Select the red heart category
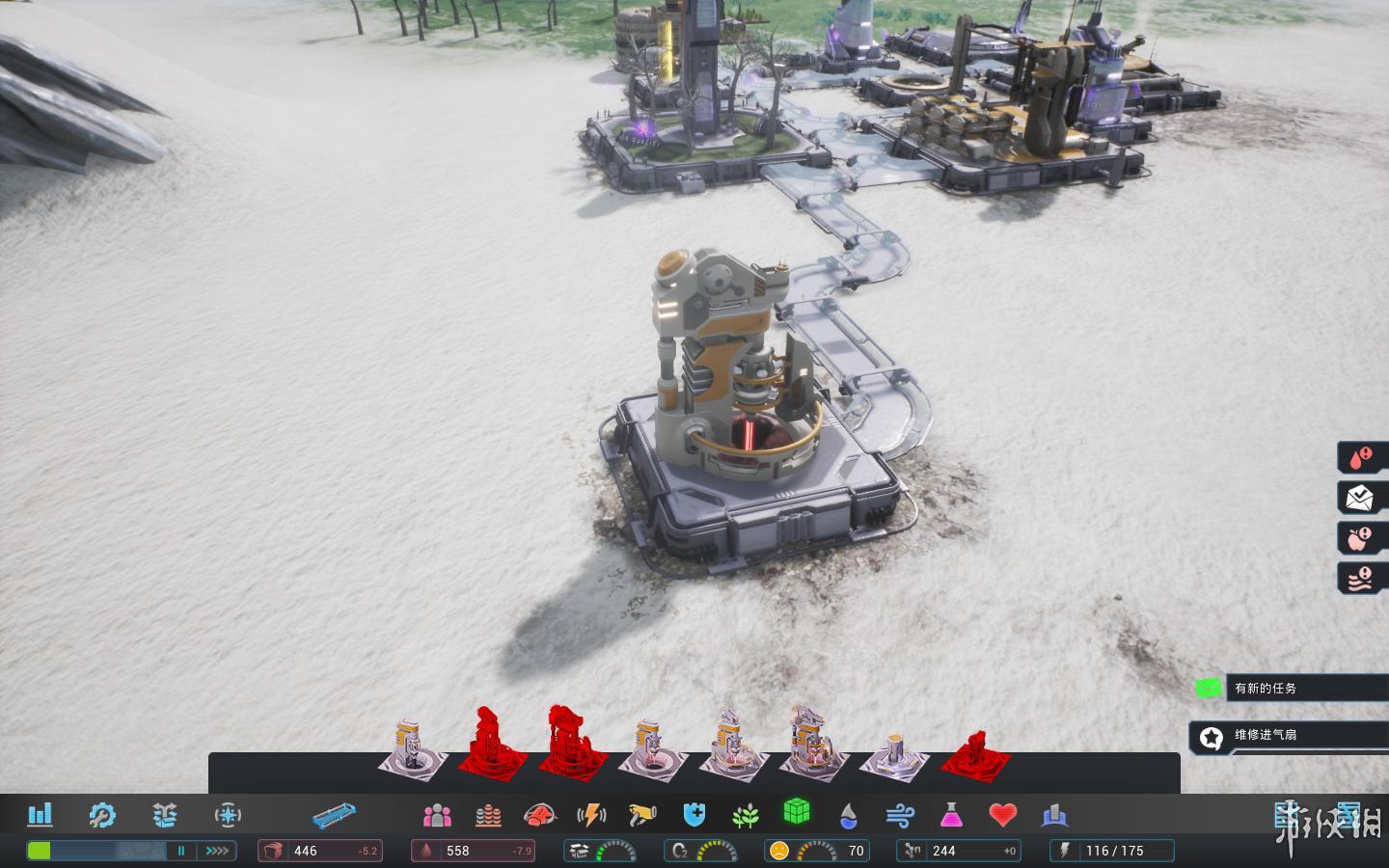This screenshot has width=1389, height=868. click(1003, 816)
